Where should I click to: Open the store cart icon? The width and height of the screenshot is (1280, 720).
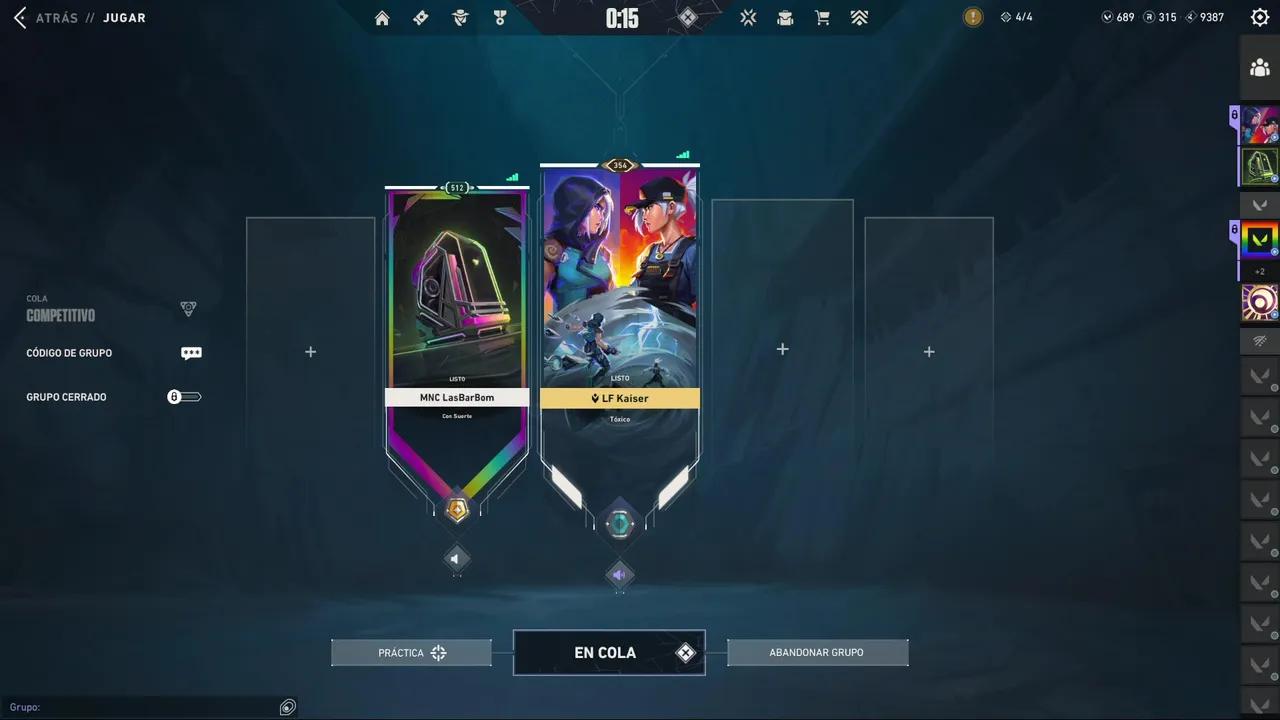(x=822, y=17)
